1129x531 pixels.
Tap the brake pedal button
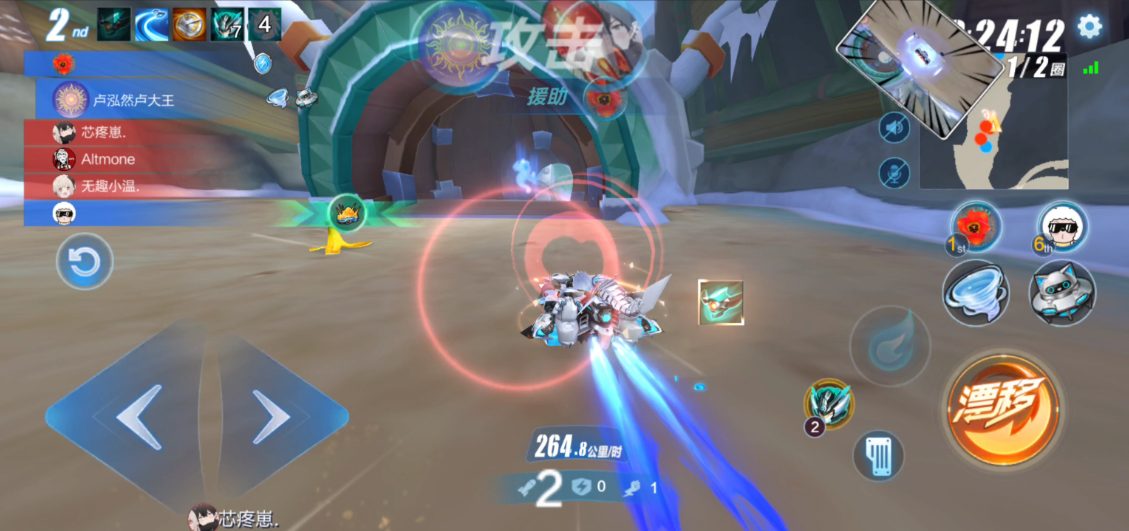point(879,456)
